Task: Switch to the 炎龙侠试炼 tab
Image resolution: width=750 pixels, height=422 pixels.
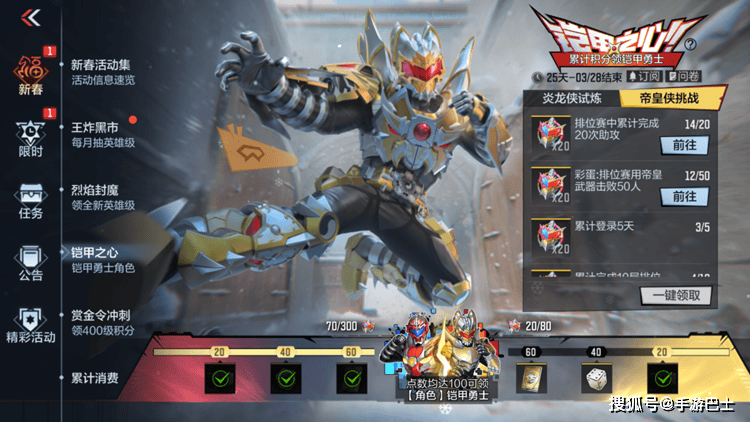Action: [x=572, y=98]
